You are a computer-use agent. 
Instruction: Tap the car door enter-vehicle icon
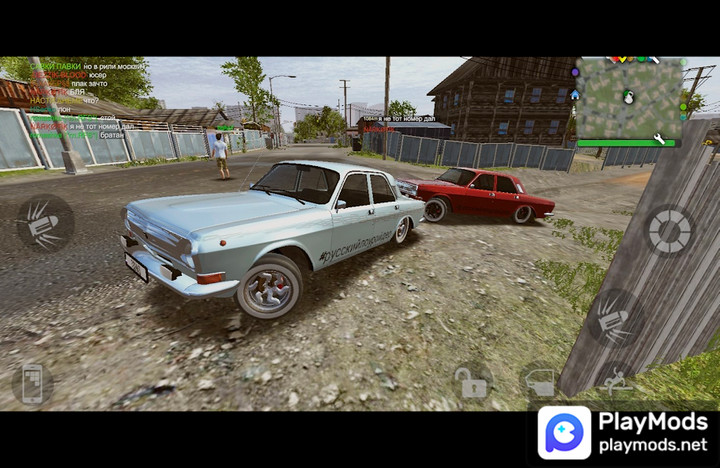click(x=540, y=382)
